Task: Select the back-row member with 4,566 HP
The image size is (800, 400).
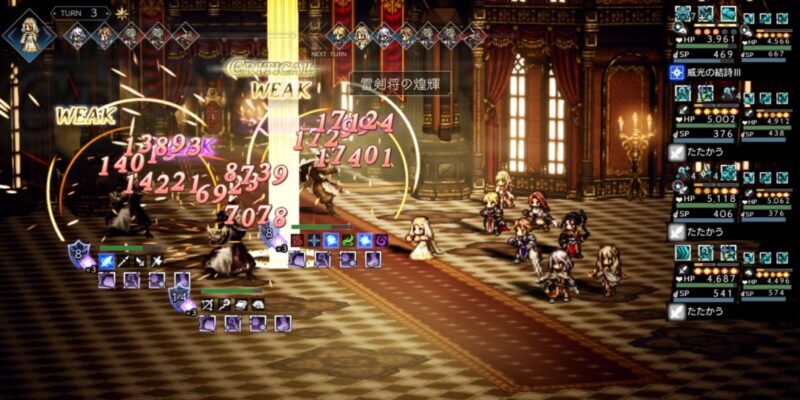Action: point(766,40)
